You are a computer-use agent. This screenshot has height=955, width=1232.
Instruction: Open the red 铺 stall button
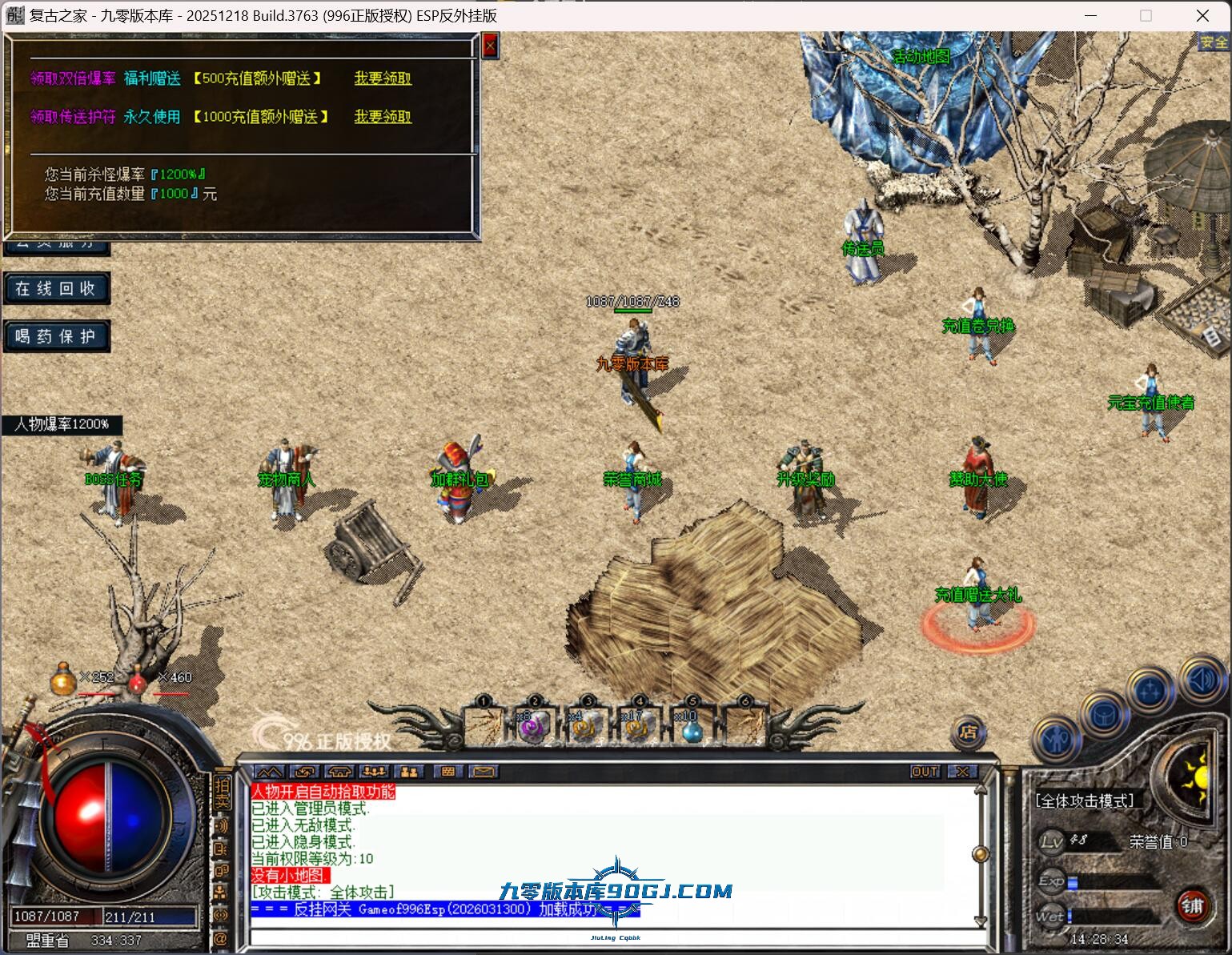1192,905
